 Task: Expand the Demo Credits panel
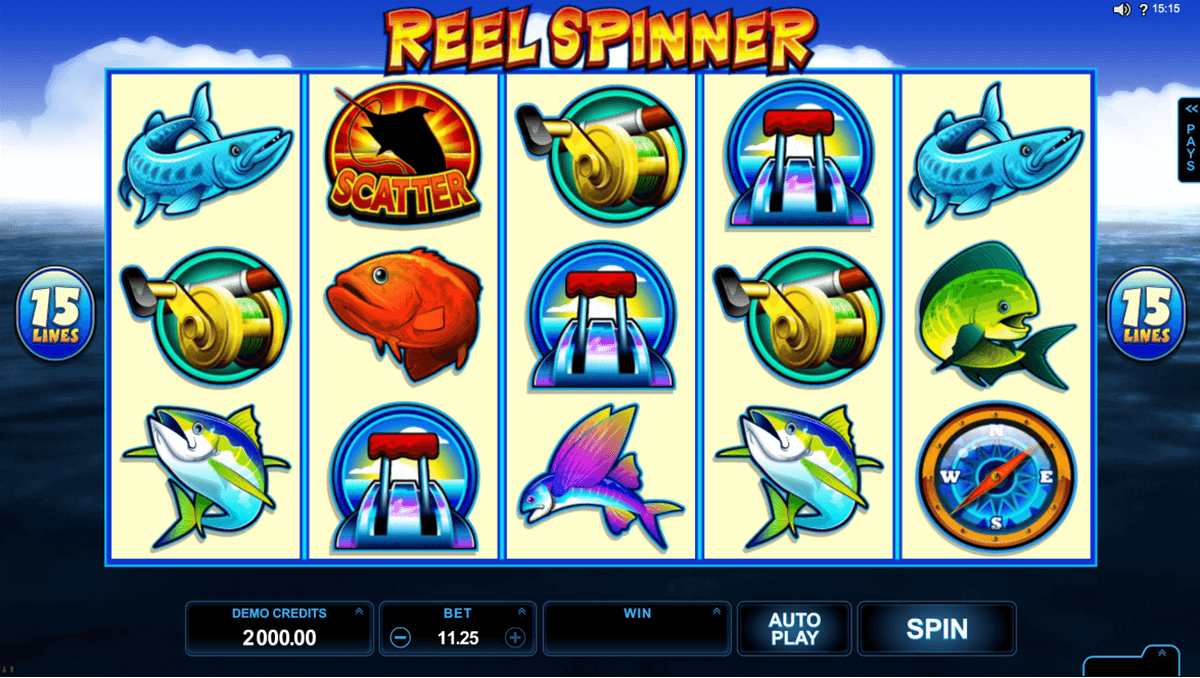359,612
